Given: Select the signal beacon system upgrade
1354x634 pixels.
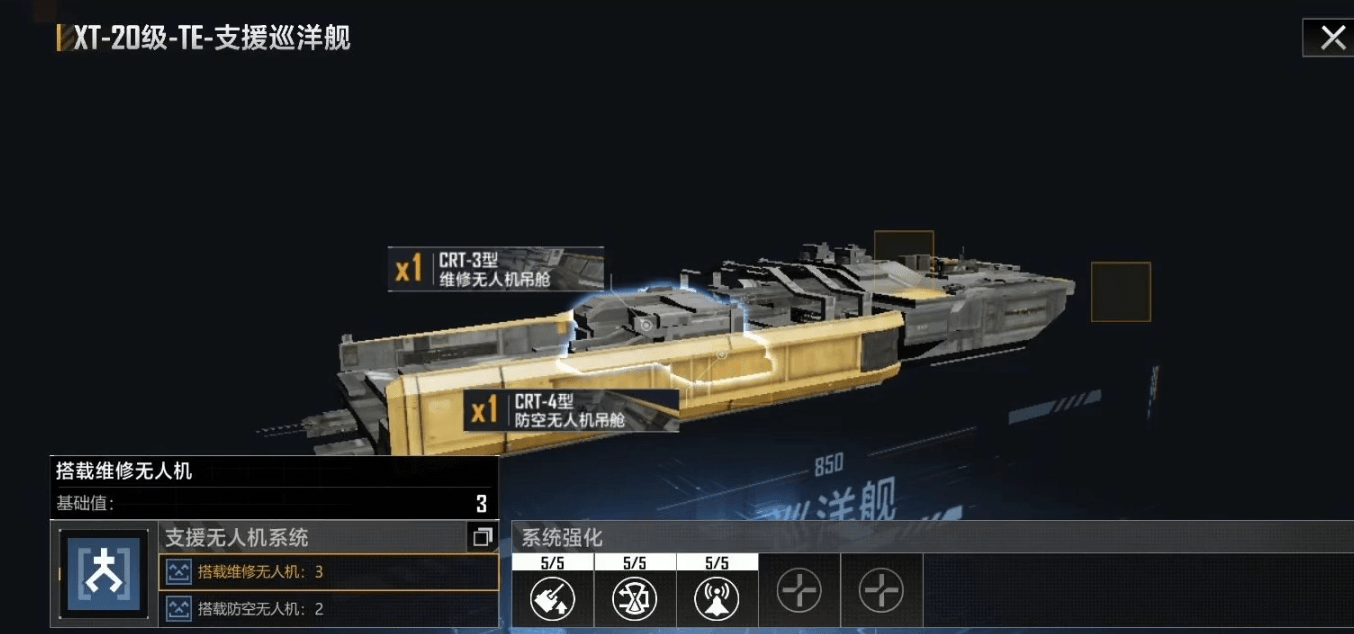Looking at the screenshot, I should (x=717, y=598).
